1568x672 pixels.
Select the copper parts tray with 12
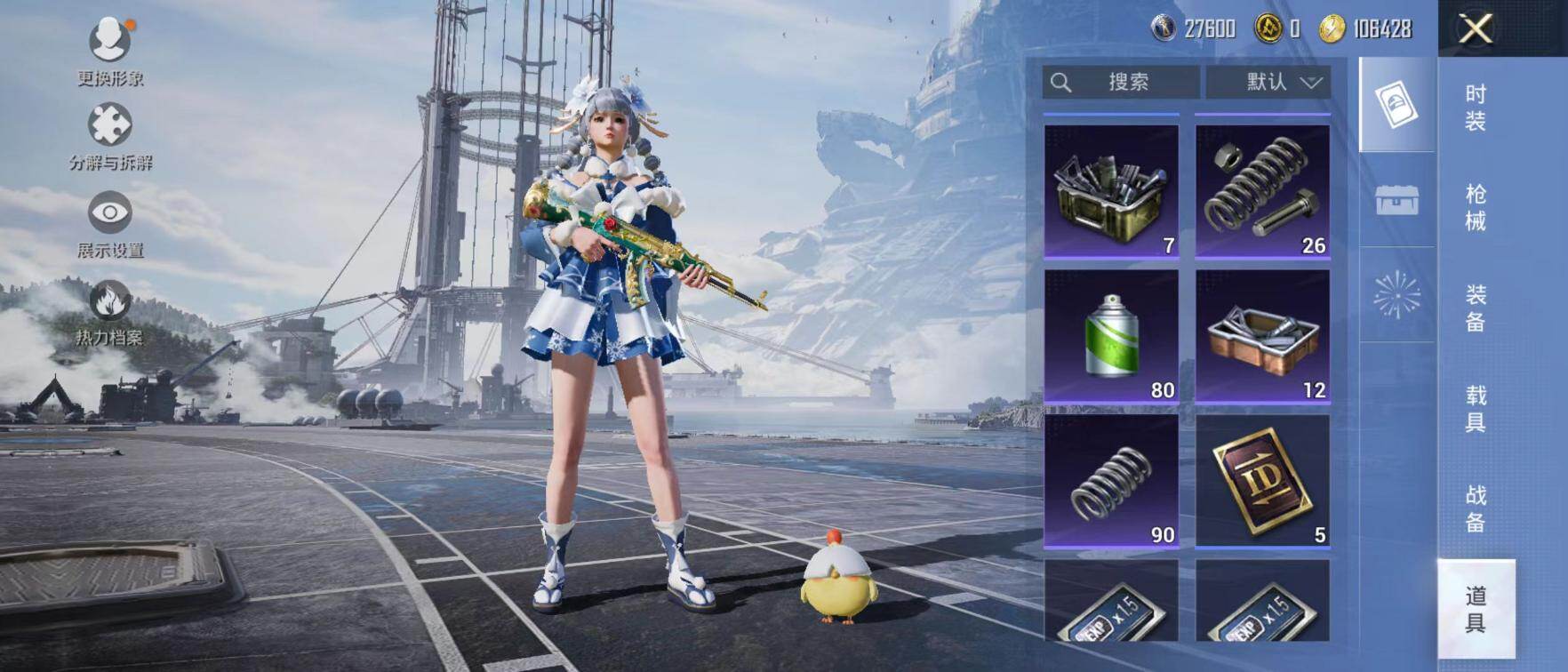click(x=1262, y=336)
